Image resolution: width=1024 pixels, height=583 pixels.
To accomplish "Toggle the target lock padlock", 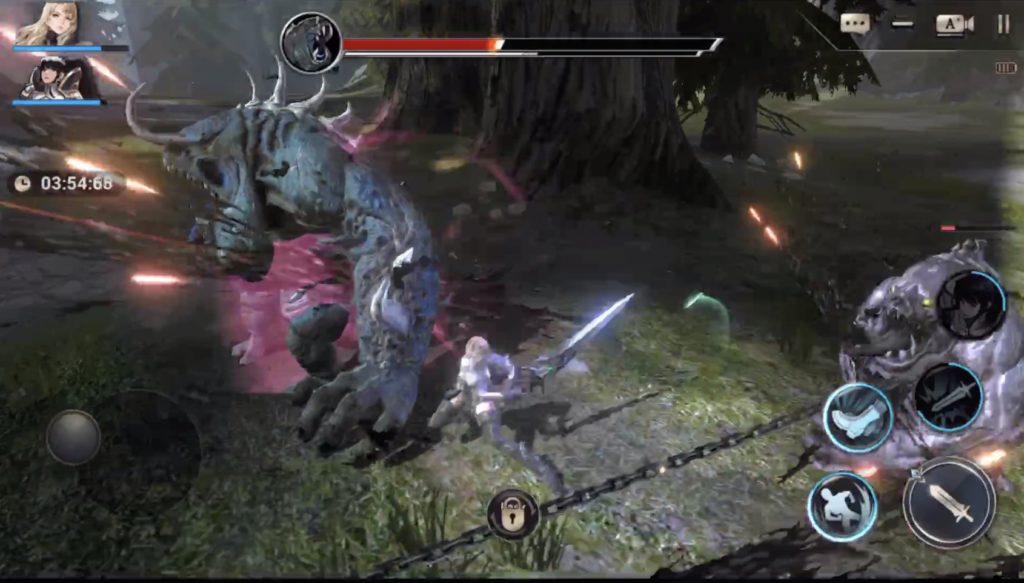I will pyautogui.click(x=512, y=514).
